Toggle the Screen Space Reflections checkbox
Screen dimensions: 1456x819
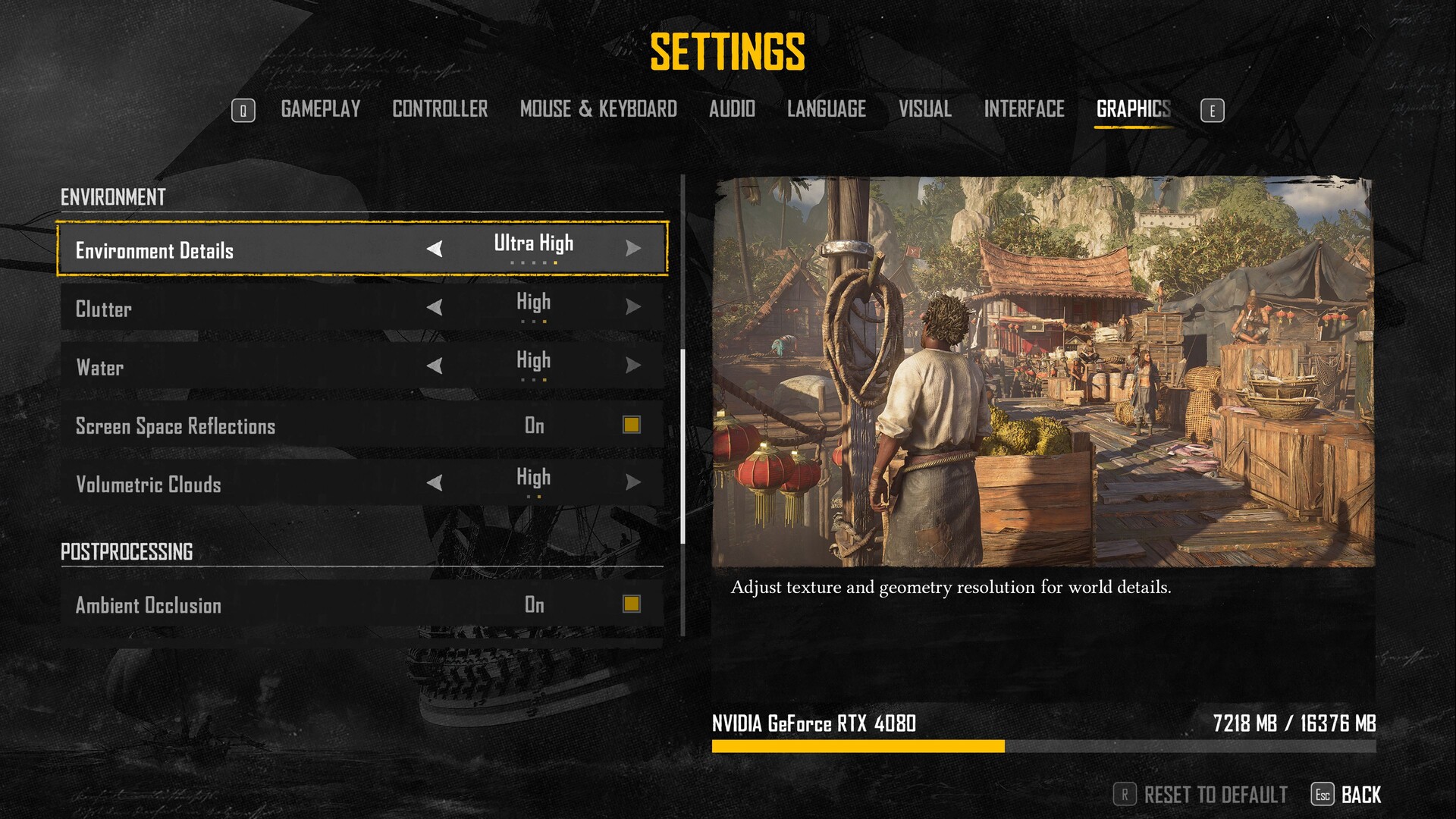coord(631,425)
